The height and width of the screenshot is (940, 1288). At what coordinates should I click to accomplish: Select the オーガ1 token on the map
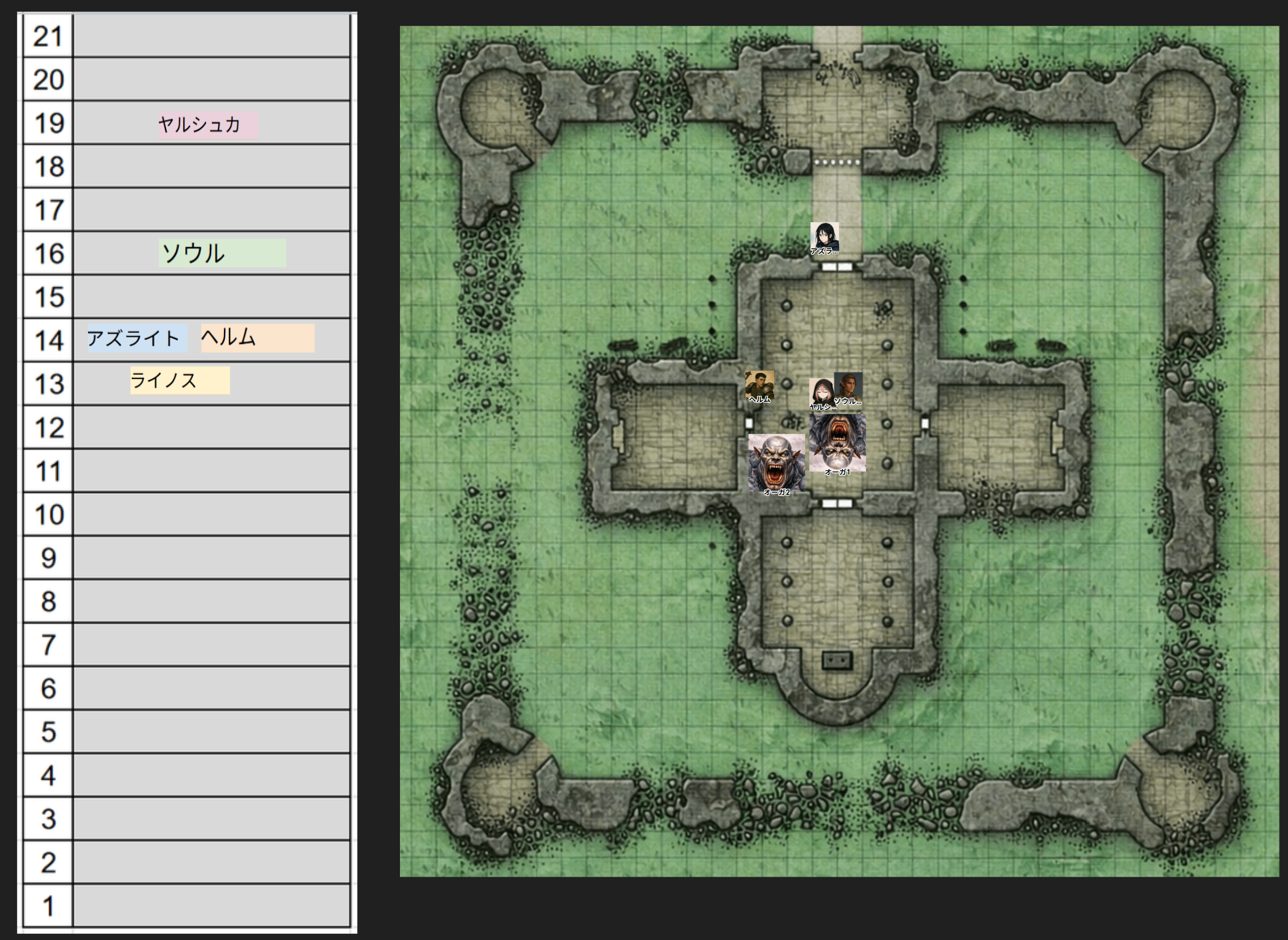click(x=838, y=443)
